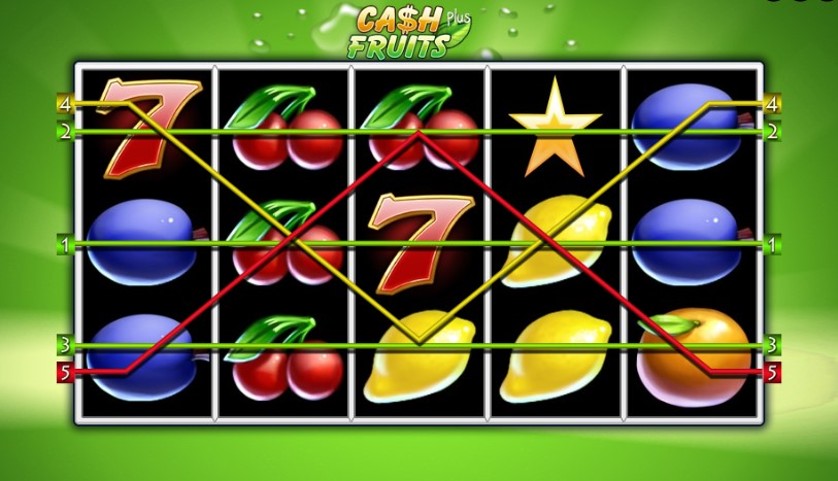Select the payline 1 marker right of reels
The image size is (838, 481).
coord(772,243)
